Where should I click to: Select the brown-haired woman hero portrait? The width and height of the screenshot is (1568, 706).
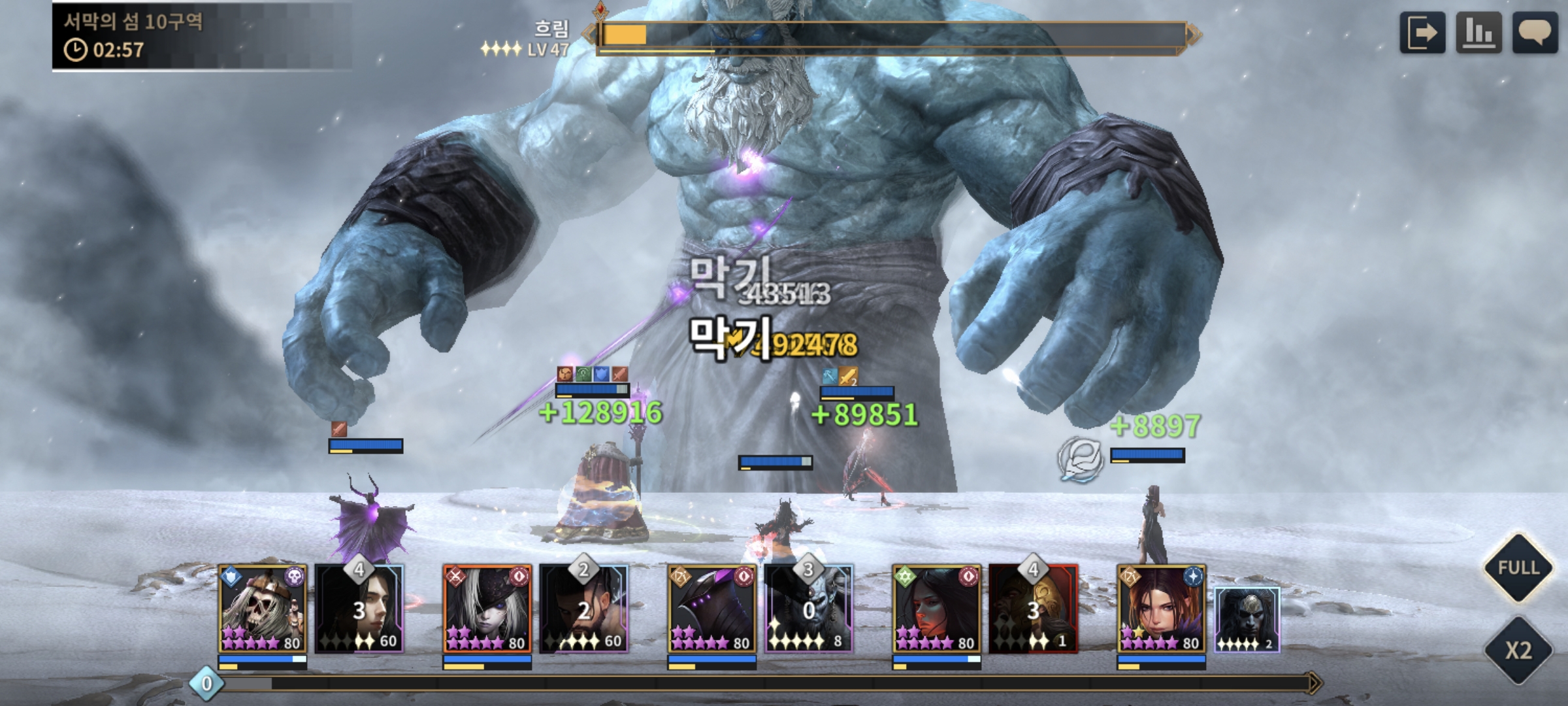(x=1161, y=609)
